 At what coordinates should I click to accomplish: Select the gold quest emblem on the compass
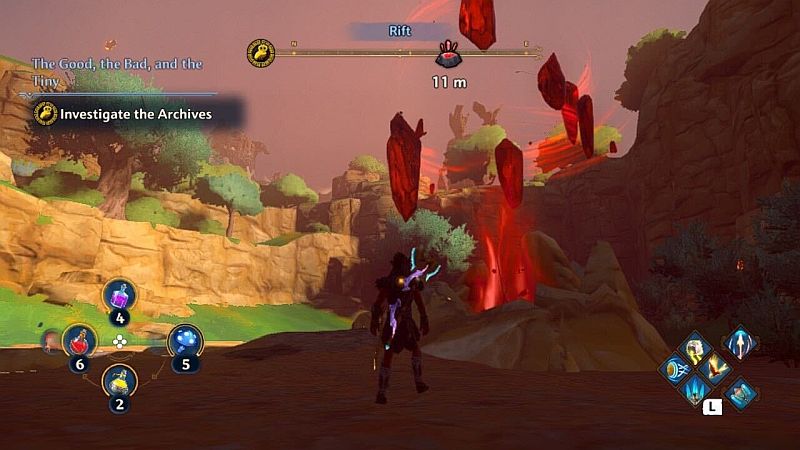point(261,52)
